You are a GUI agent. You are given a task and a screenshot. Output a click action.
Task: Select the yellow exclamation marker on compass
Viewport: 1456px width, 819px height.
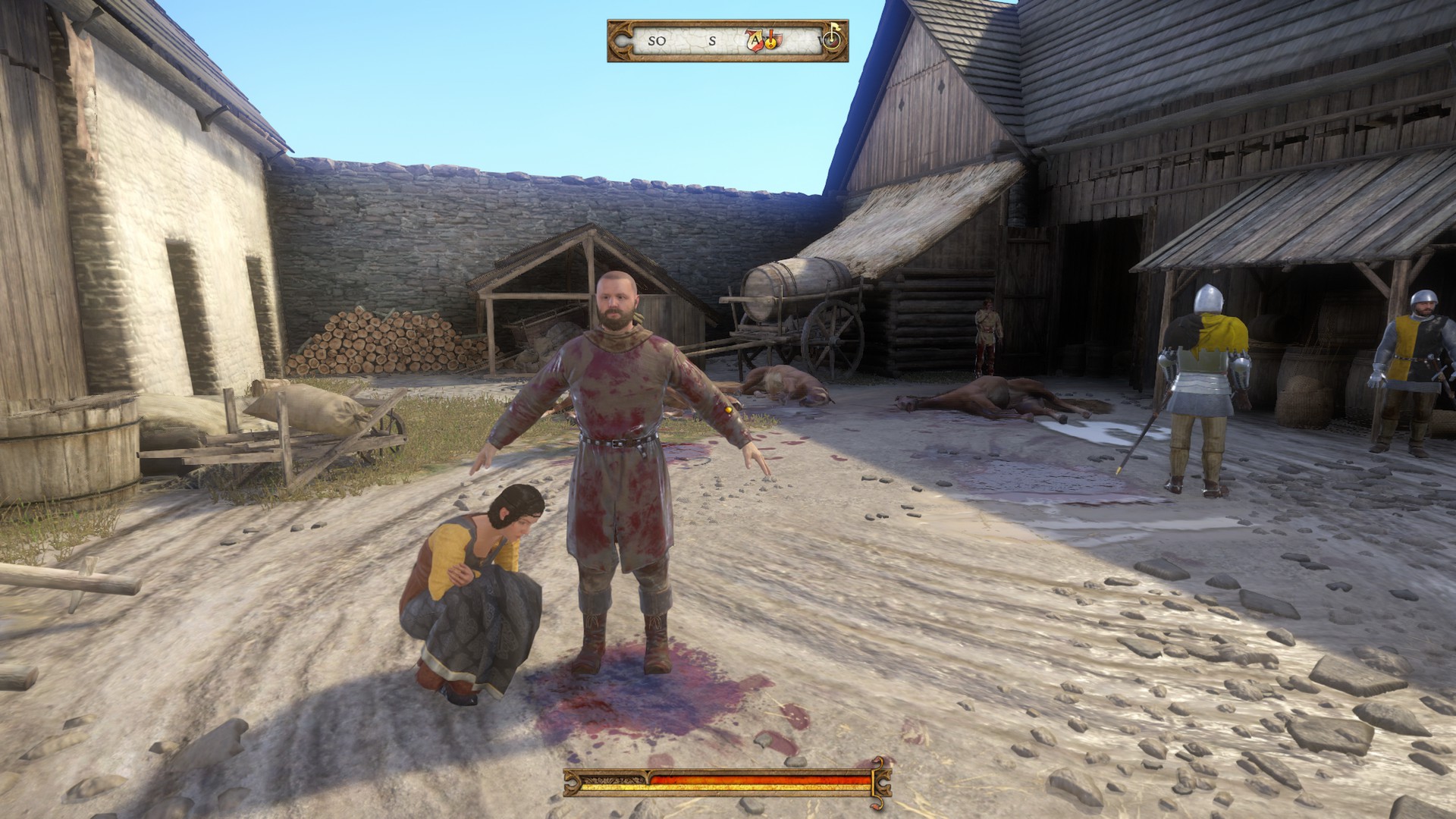click(770, 41)
